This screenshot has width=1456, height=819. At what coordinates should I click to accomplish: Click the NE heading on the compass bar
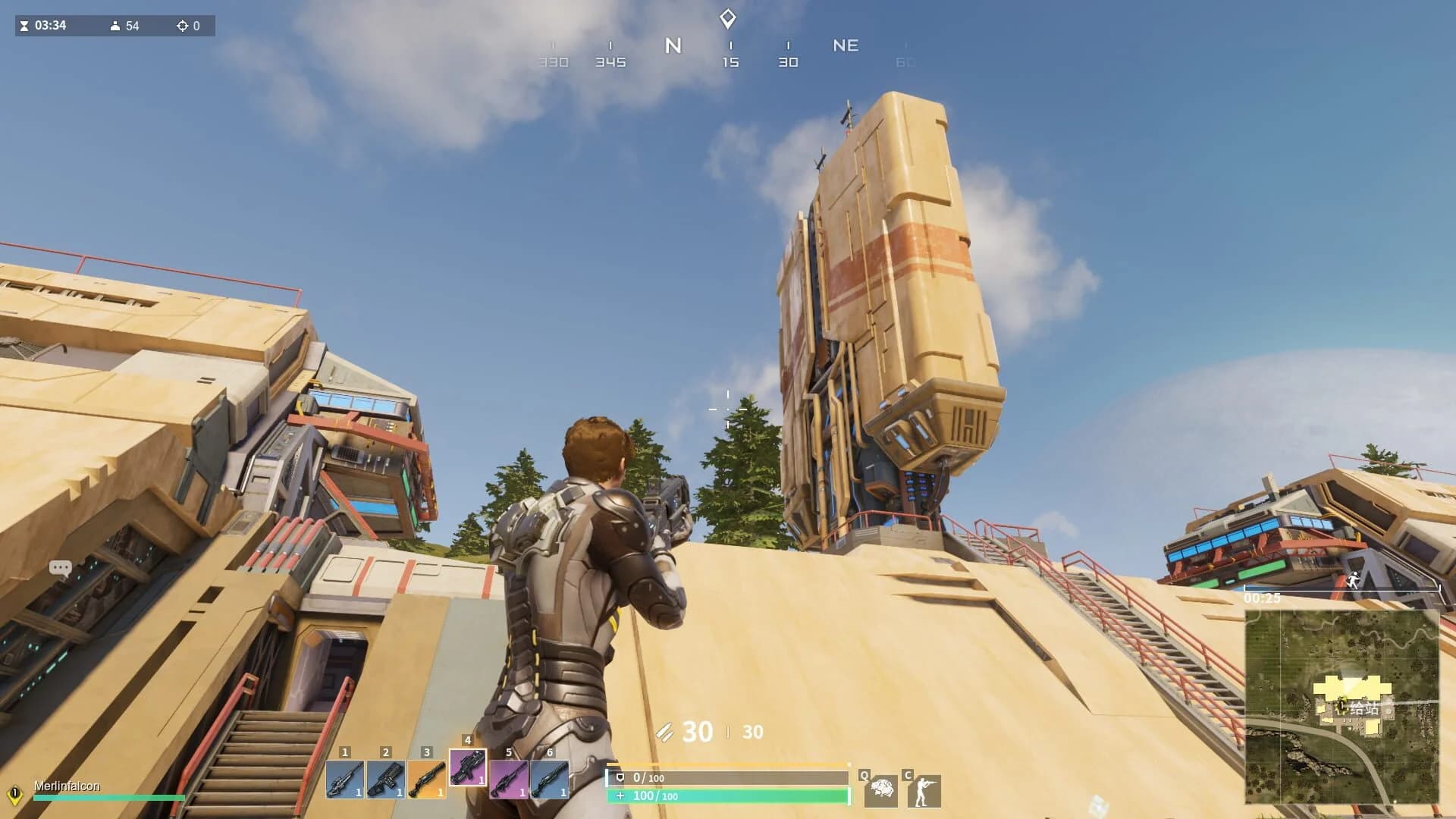click(x=847, y=45)
